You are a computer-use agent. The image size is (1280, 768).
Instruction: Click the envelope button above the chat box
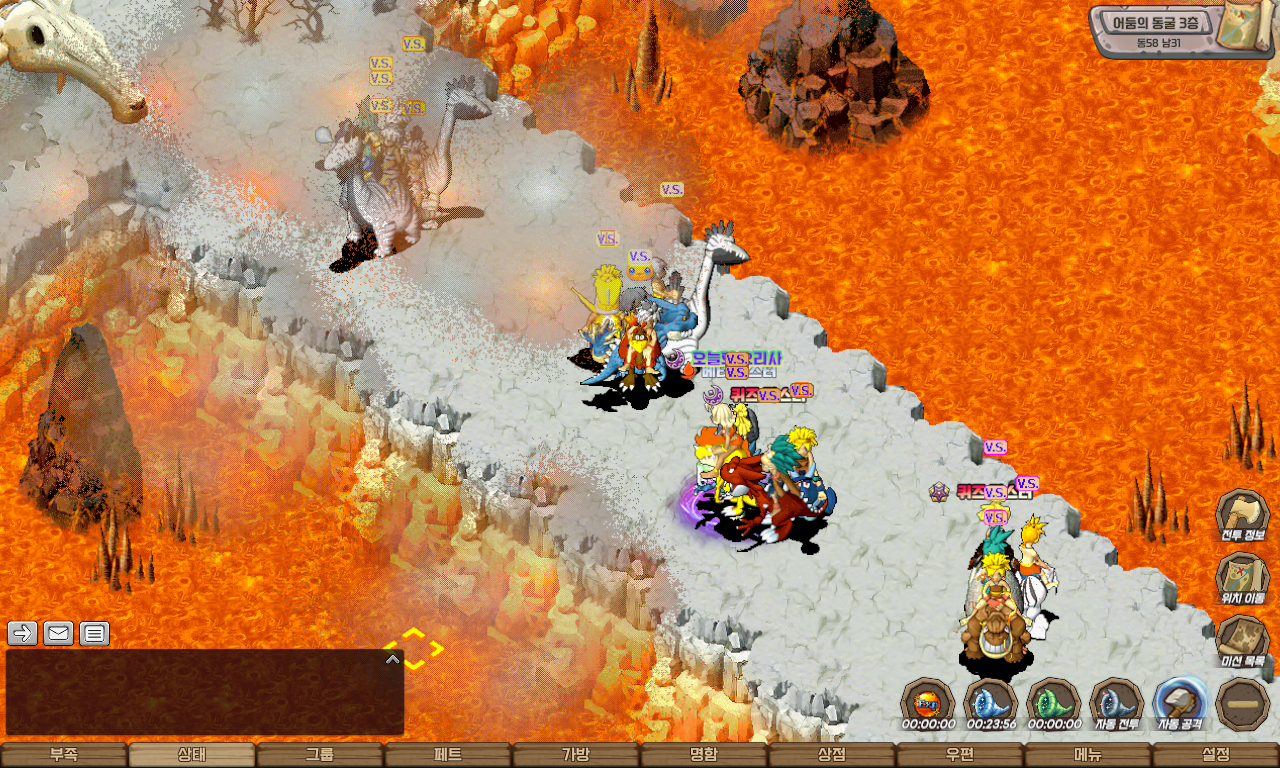[x=58, y=633]
